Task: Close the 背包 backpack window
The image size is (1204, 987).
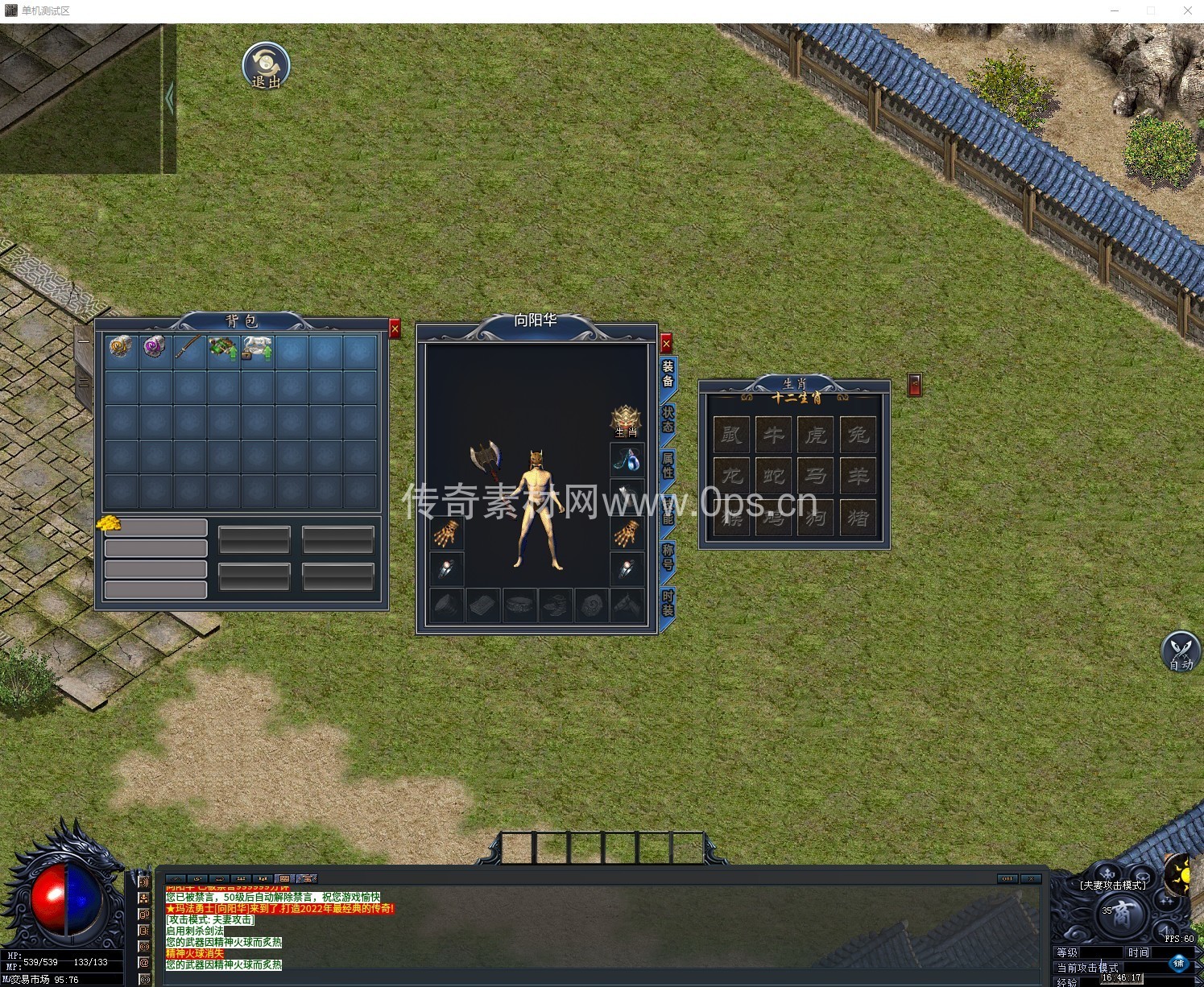Action: pos(395,328)
